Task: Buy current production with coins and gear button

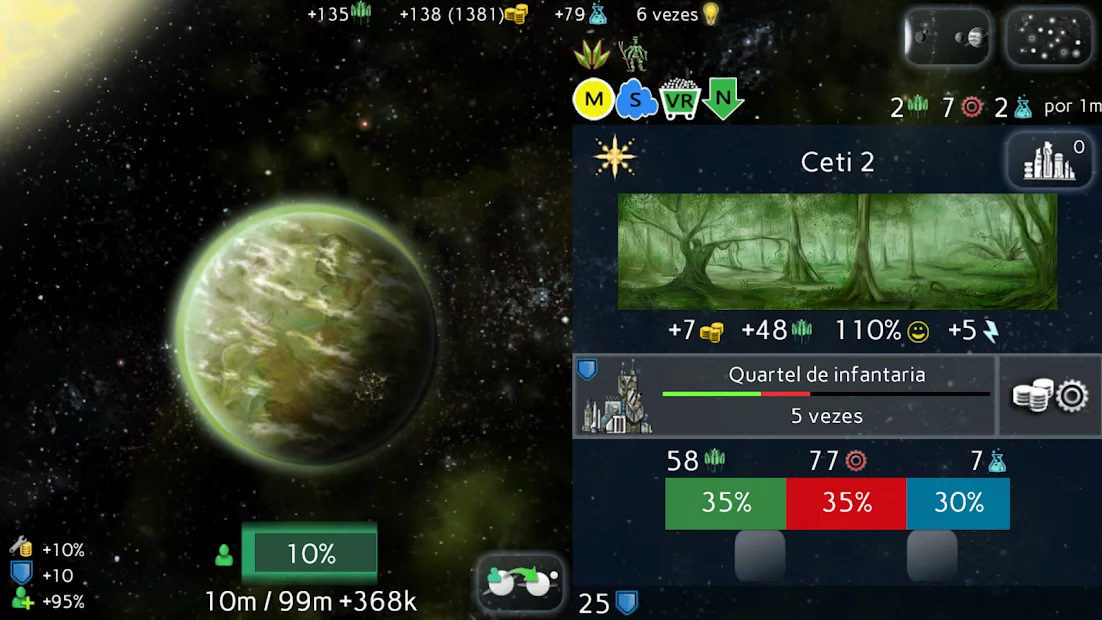Action: [1050, 396]
